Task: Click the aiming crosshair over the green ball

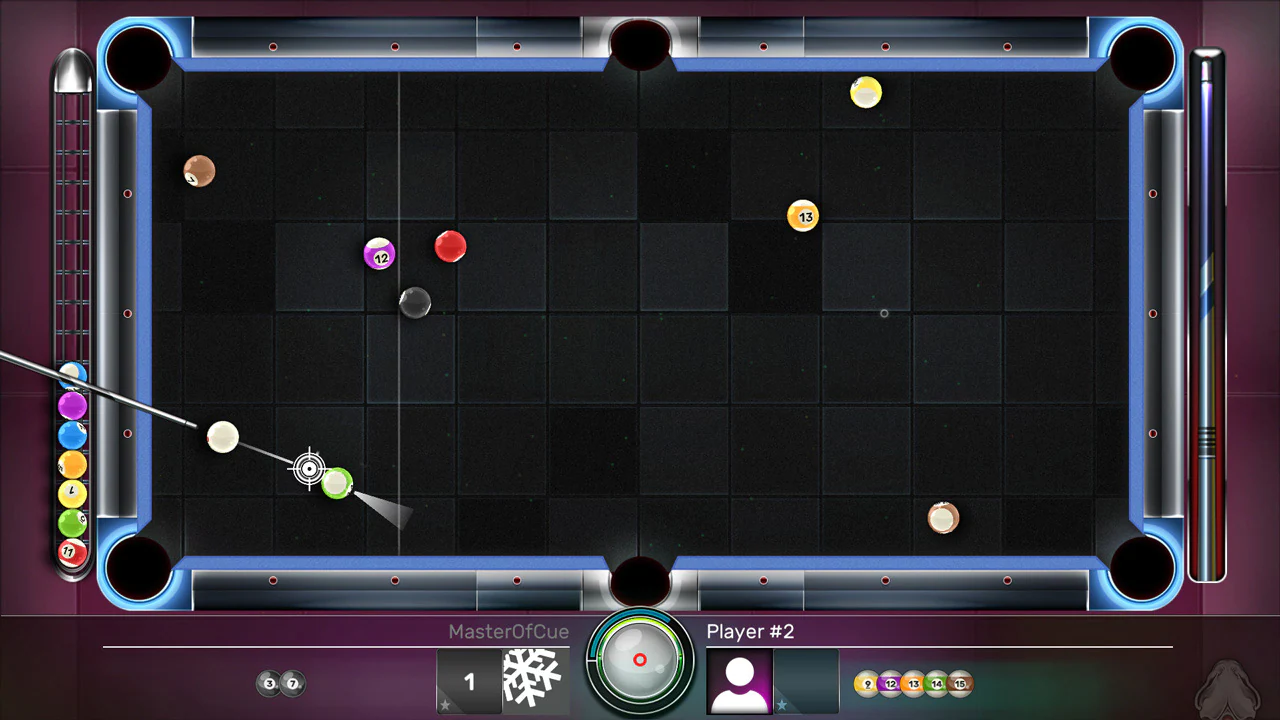Action: [310, 469]
